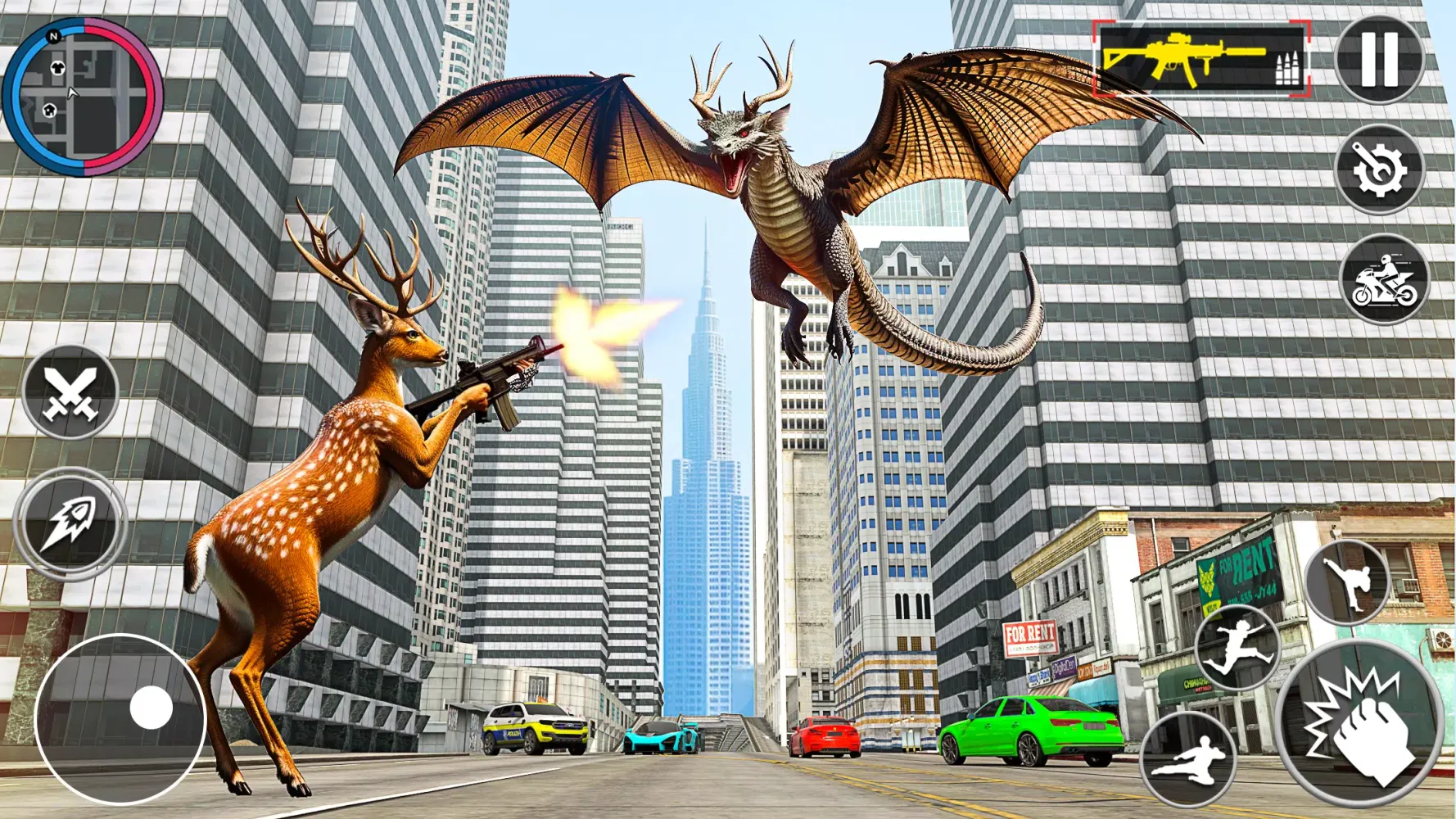Perform the high kick attack
Viewport: 1456px width, 819px height.
click(1347, 582)
